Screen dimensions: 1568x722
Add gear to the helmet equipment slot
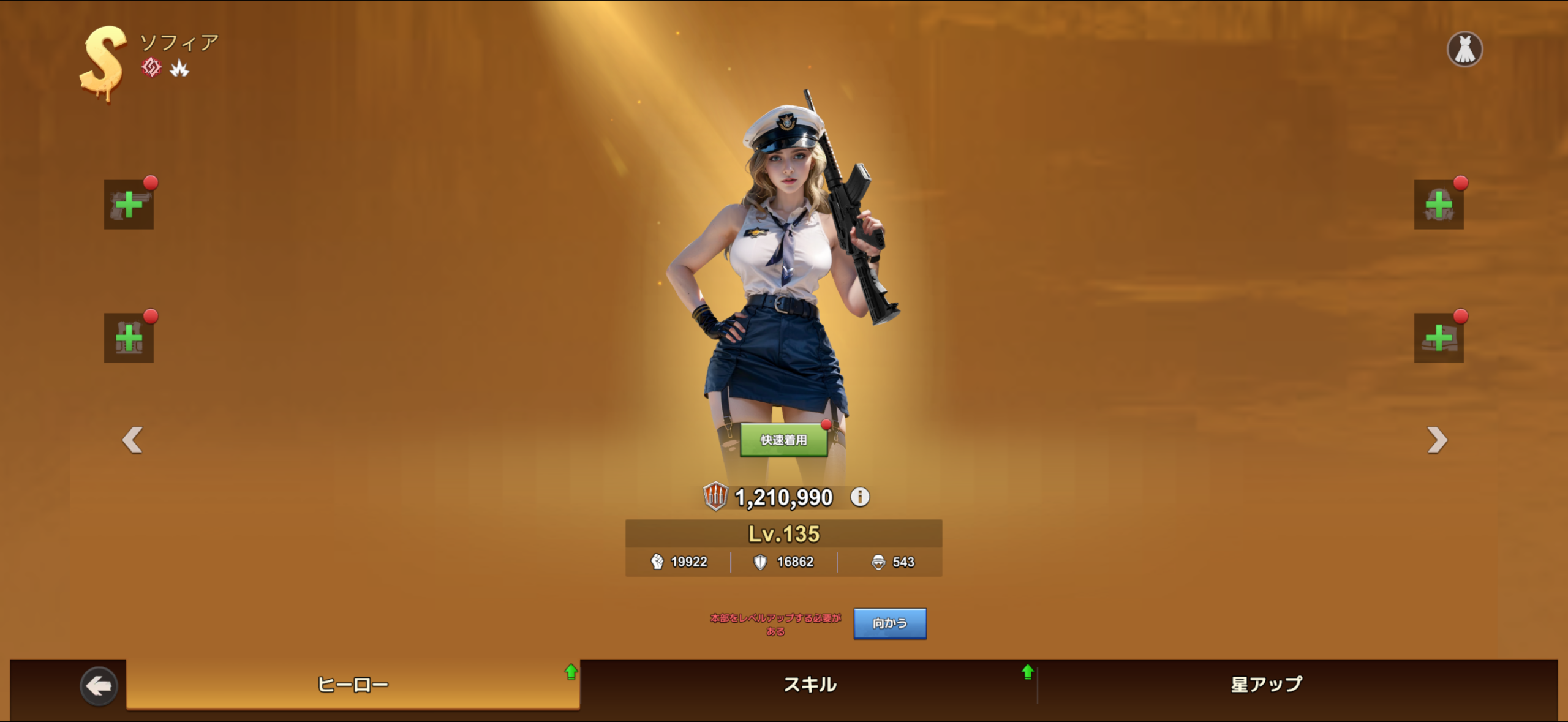point(1438,205)
